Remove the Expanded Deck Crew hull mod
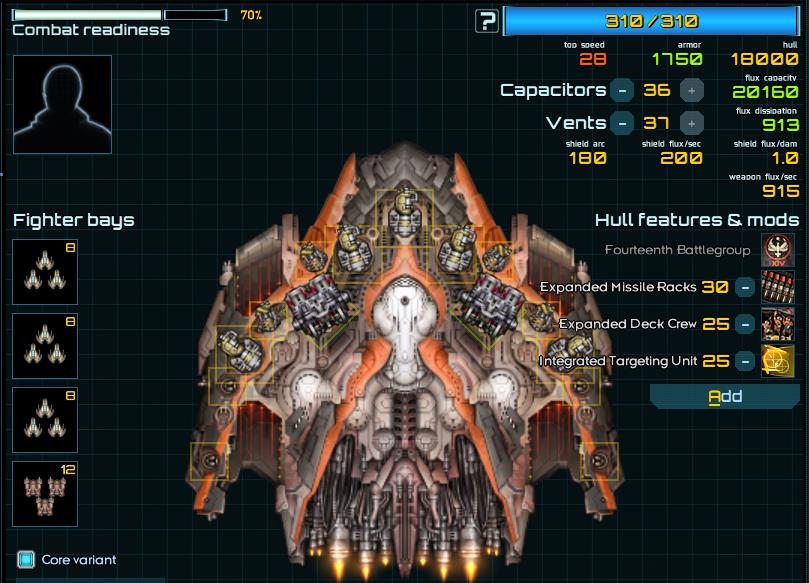 744,324
